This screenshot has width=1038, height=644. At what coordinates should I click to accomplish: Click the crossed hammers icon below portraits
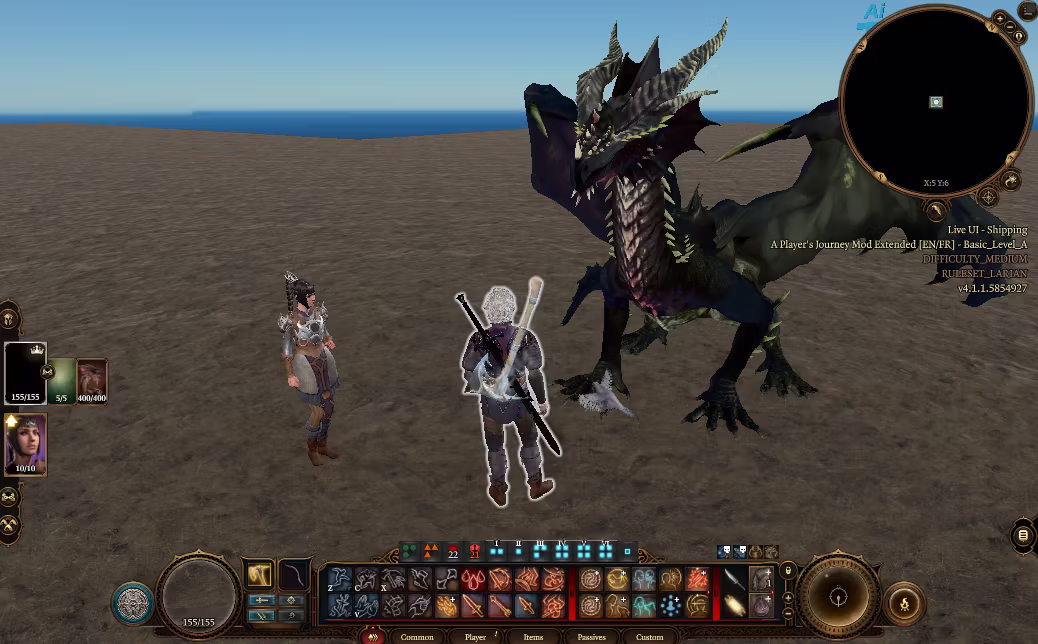(x=9, y=525)
